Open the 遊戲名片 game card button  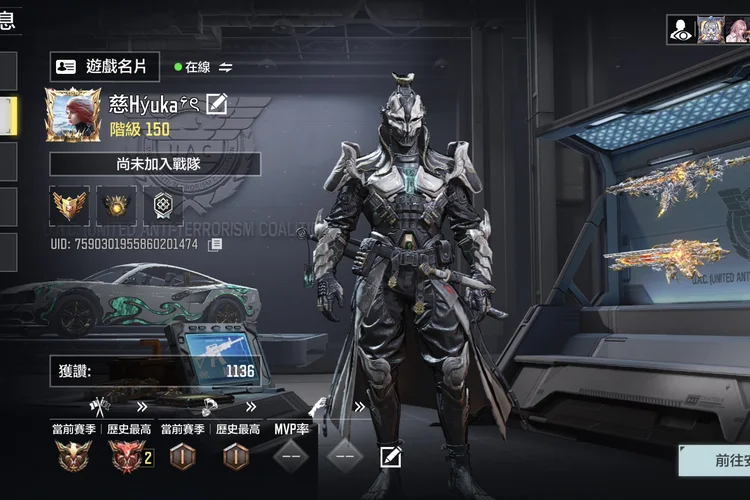105,67
